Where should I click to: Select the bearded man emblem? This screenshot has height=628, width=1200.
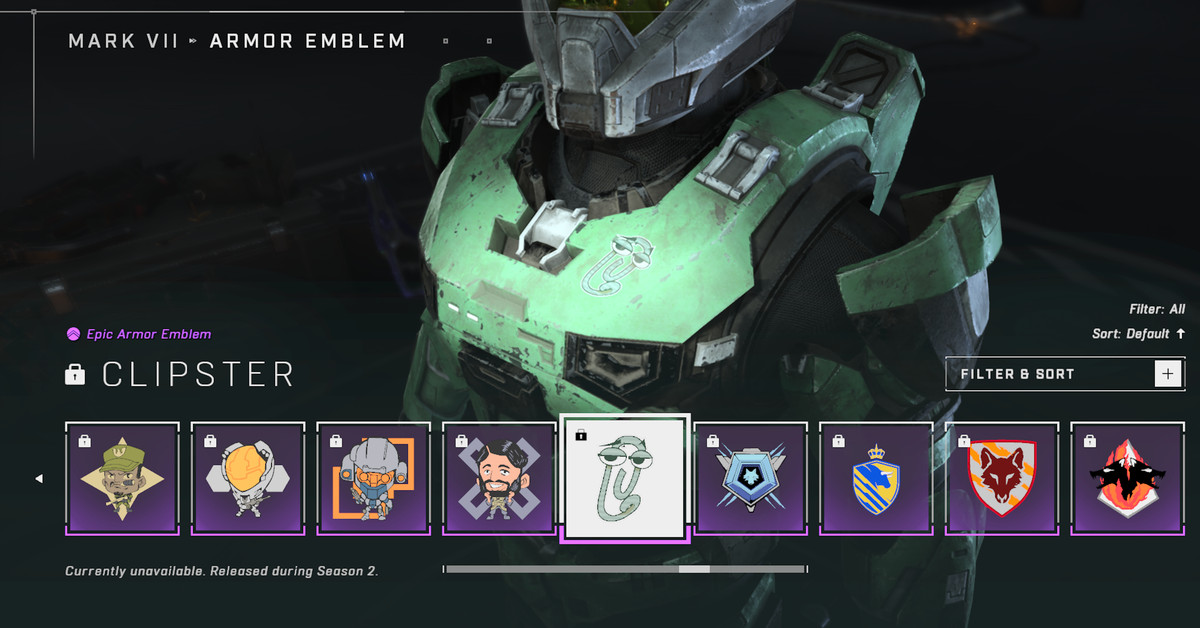[499, 478]
